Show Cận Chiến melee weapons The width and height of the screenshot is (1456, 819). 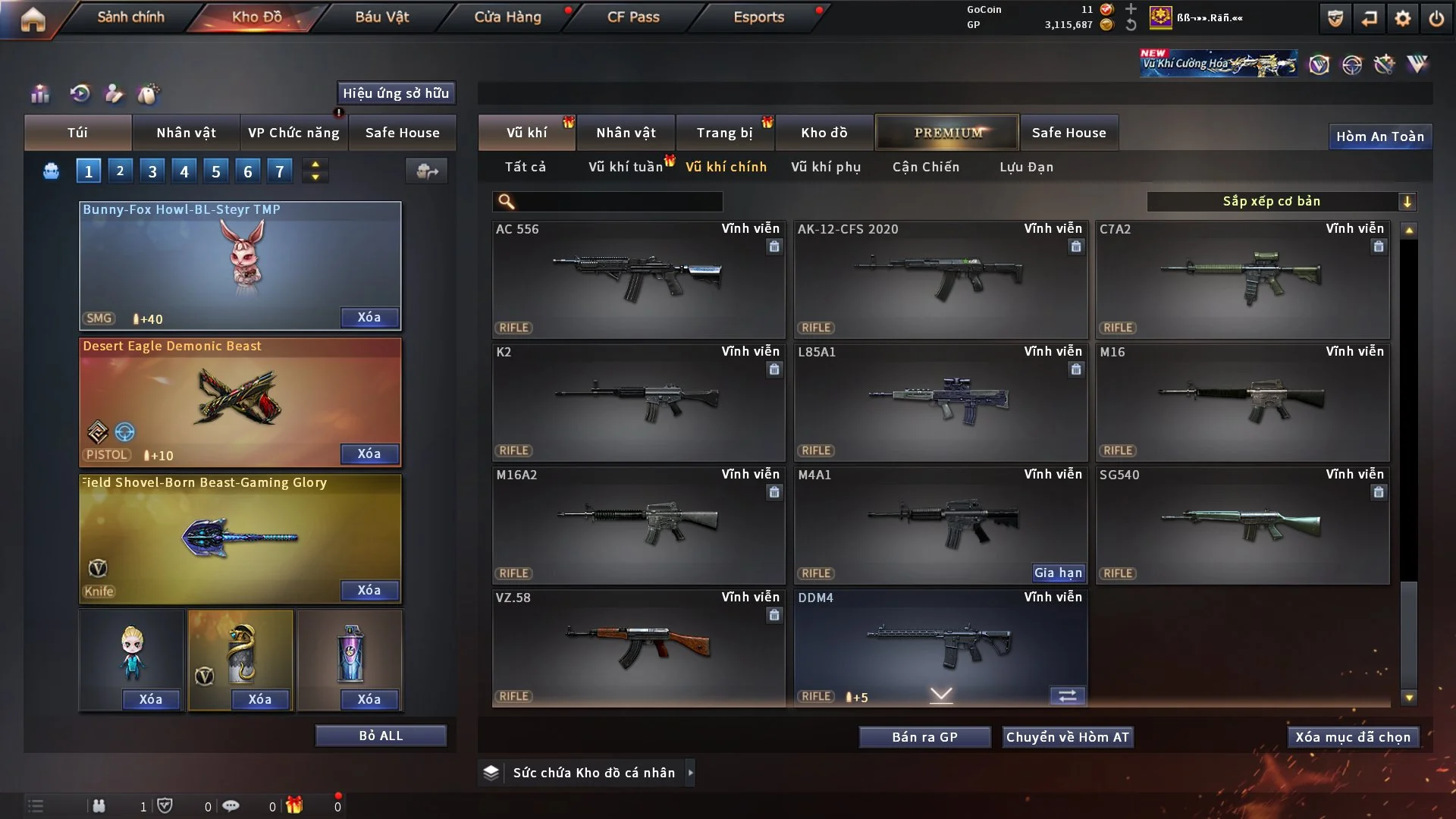tap(925, 167)
